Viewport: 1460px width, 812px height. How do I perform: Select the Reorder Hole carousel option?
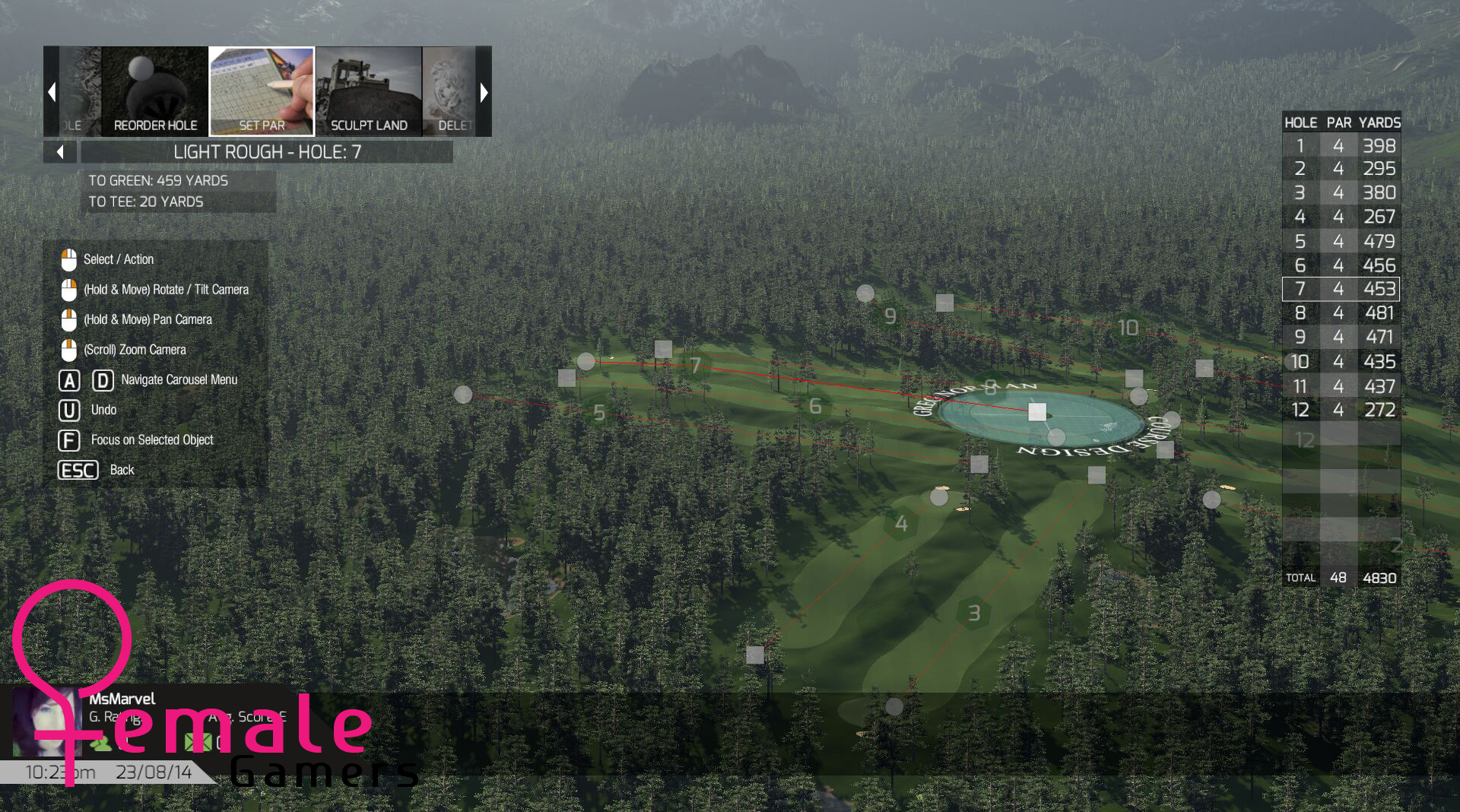click(154, 91)
